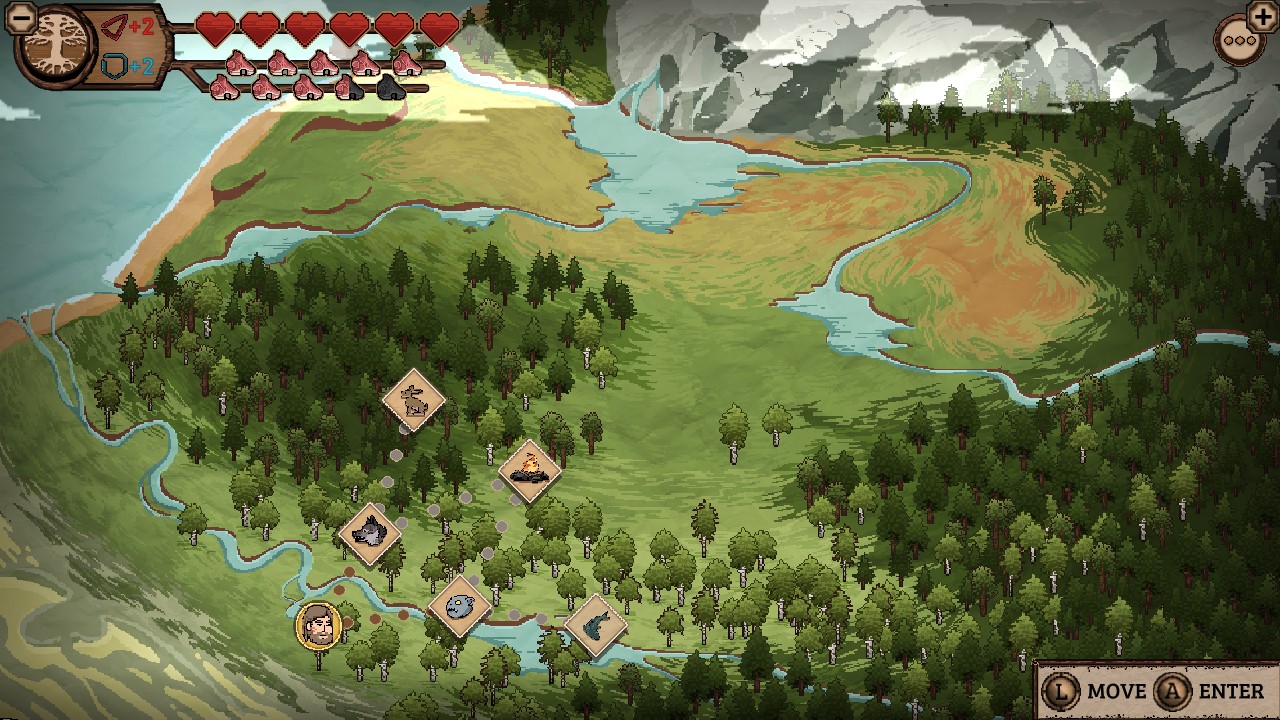Open the campfire rest node
The image size is (1280, 720).
pyautogui.click(x=530, y=470)
